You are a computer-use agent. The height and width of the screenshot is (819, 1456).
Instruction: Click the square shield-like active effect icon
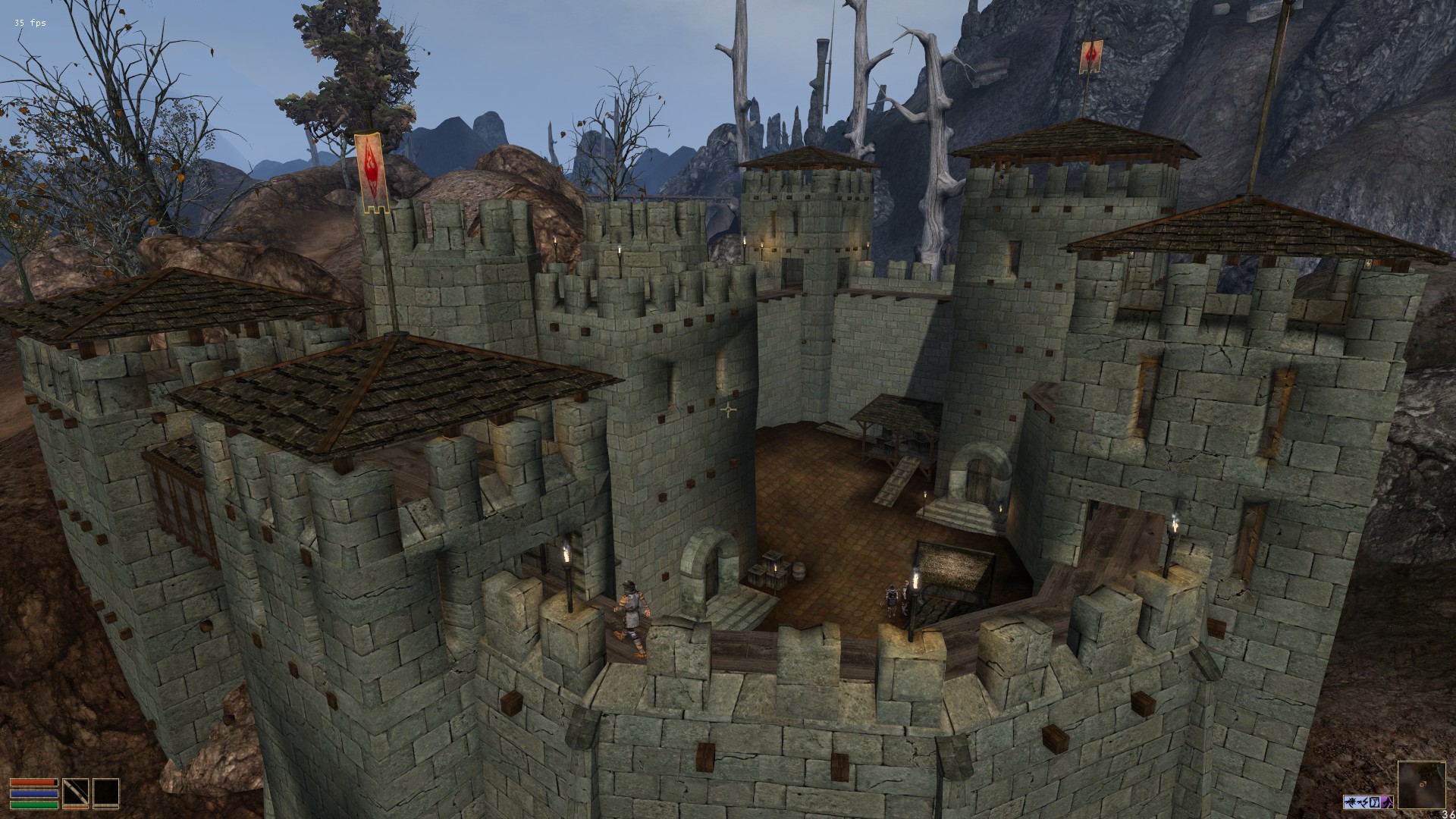click(1375, 802)
